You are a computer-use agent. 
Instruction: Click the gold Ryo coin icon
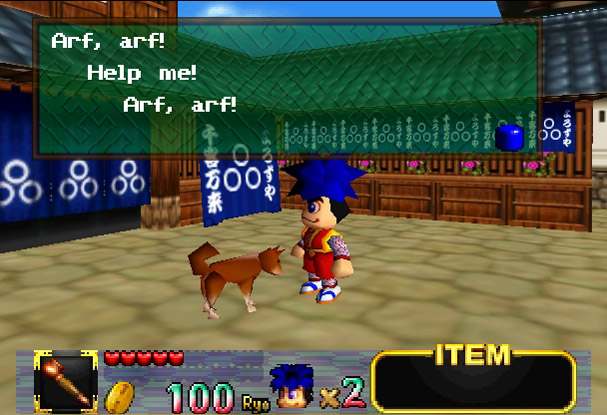click(x=122, y=394)
